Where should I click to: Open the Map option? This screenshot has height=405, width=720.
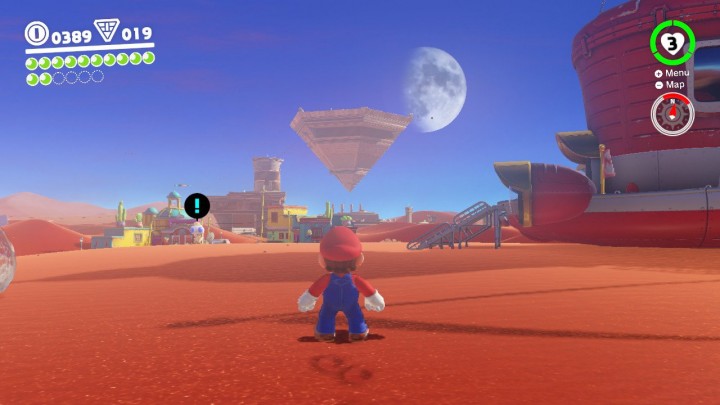coord(672,85)
